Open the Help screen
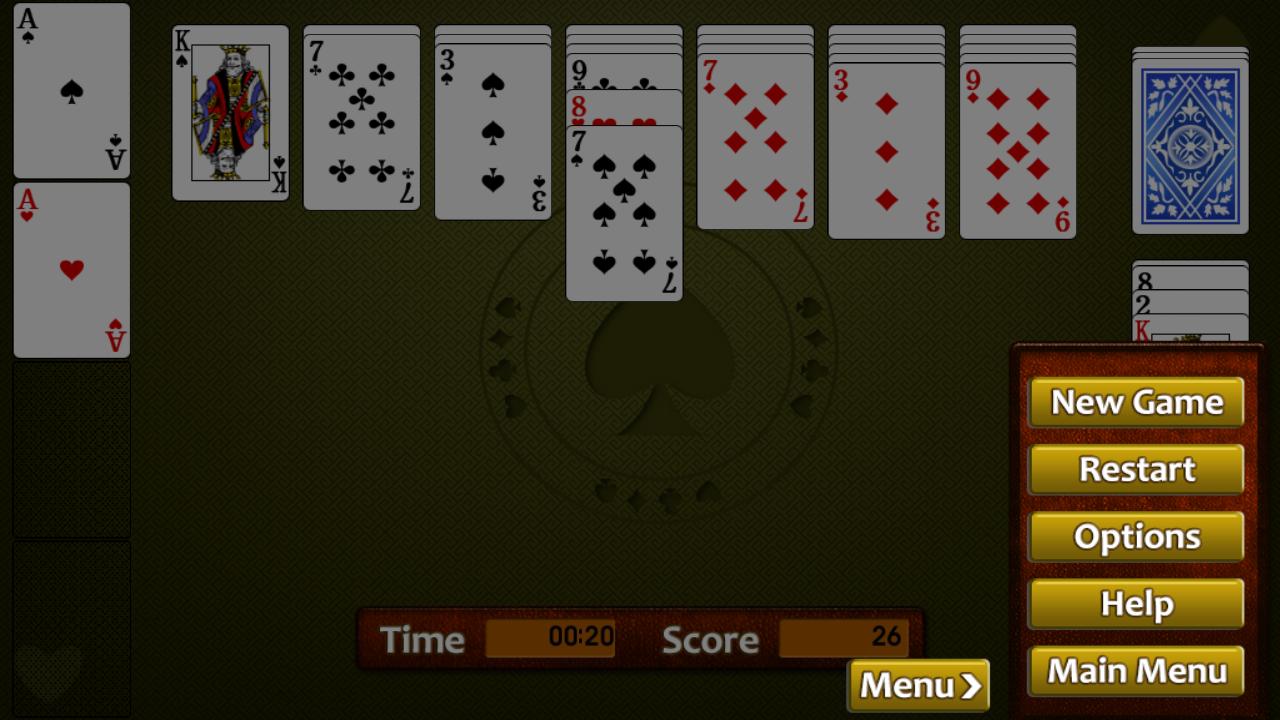The image size is (1280, 720). (x=1136, y=603)
